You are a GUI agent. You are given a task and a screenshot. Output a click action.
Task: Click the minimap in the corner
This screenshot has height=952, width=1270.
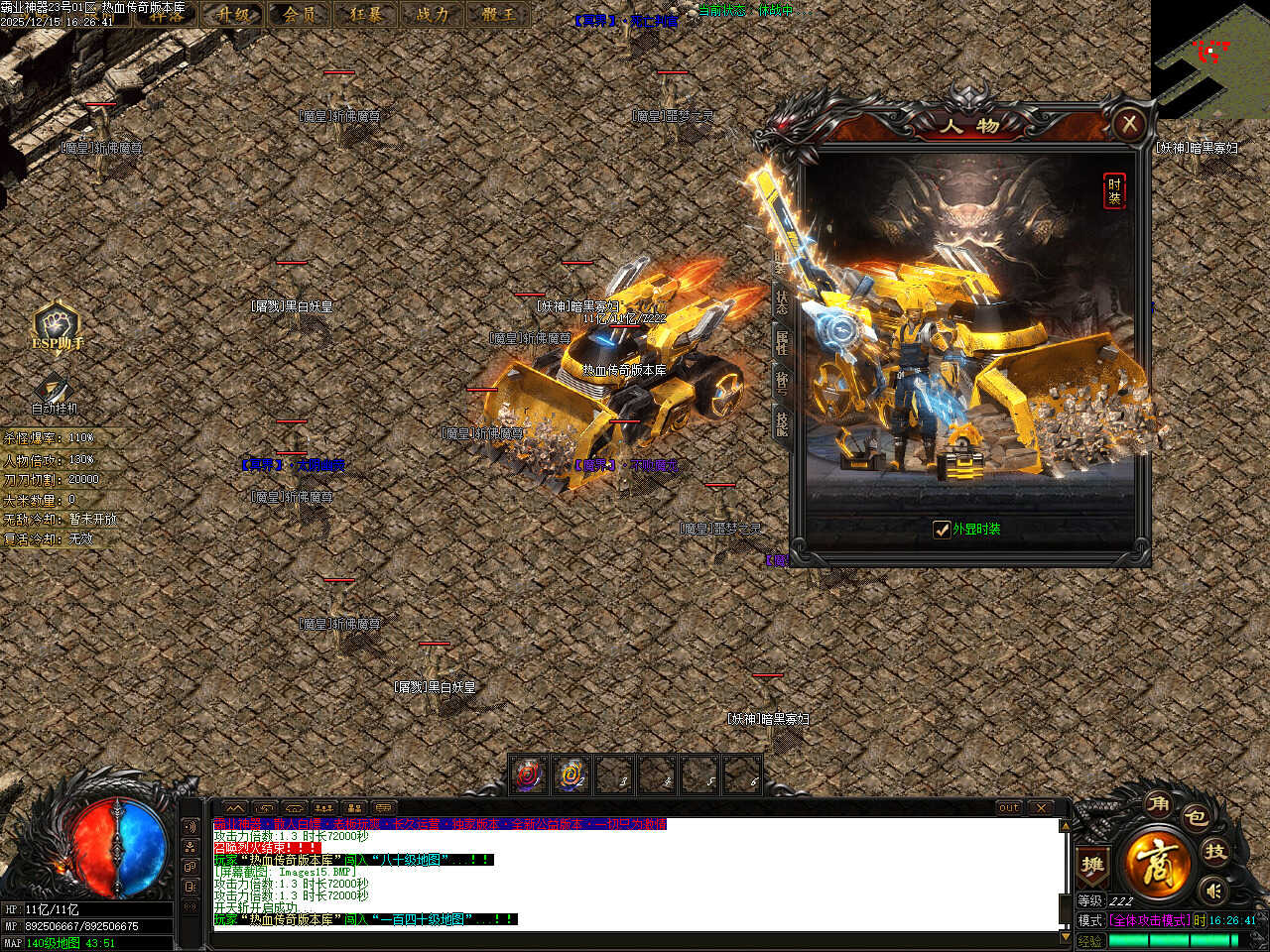pos(1210,59)
